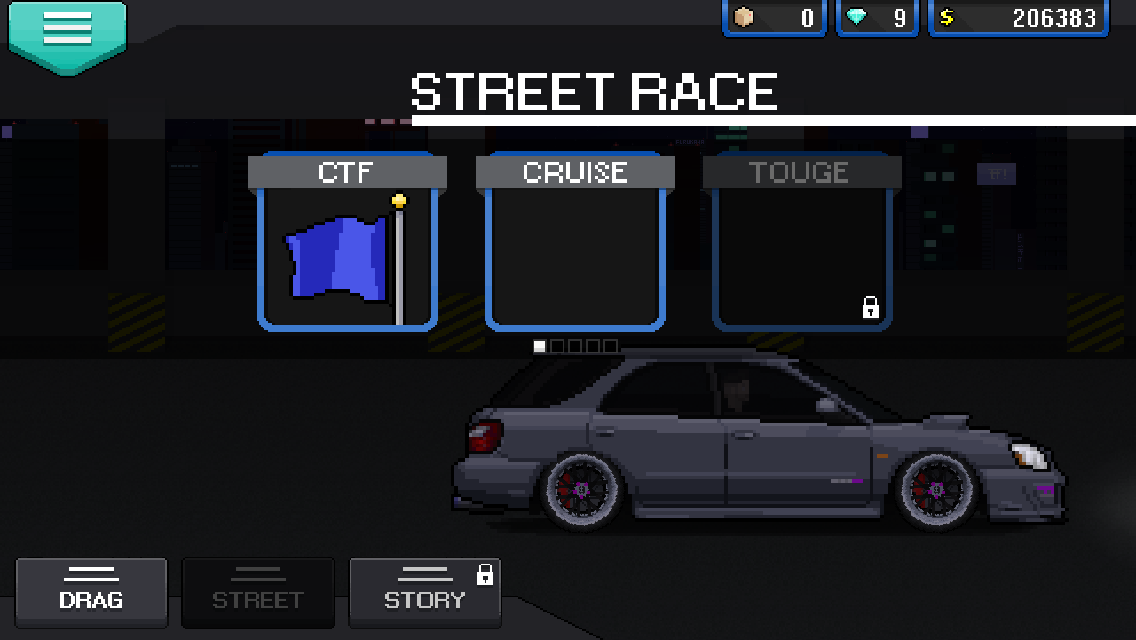
Task: Tap the cash balance display
Action: 1018,18
